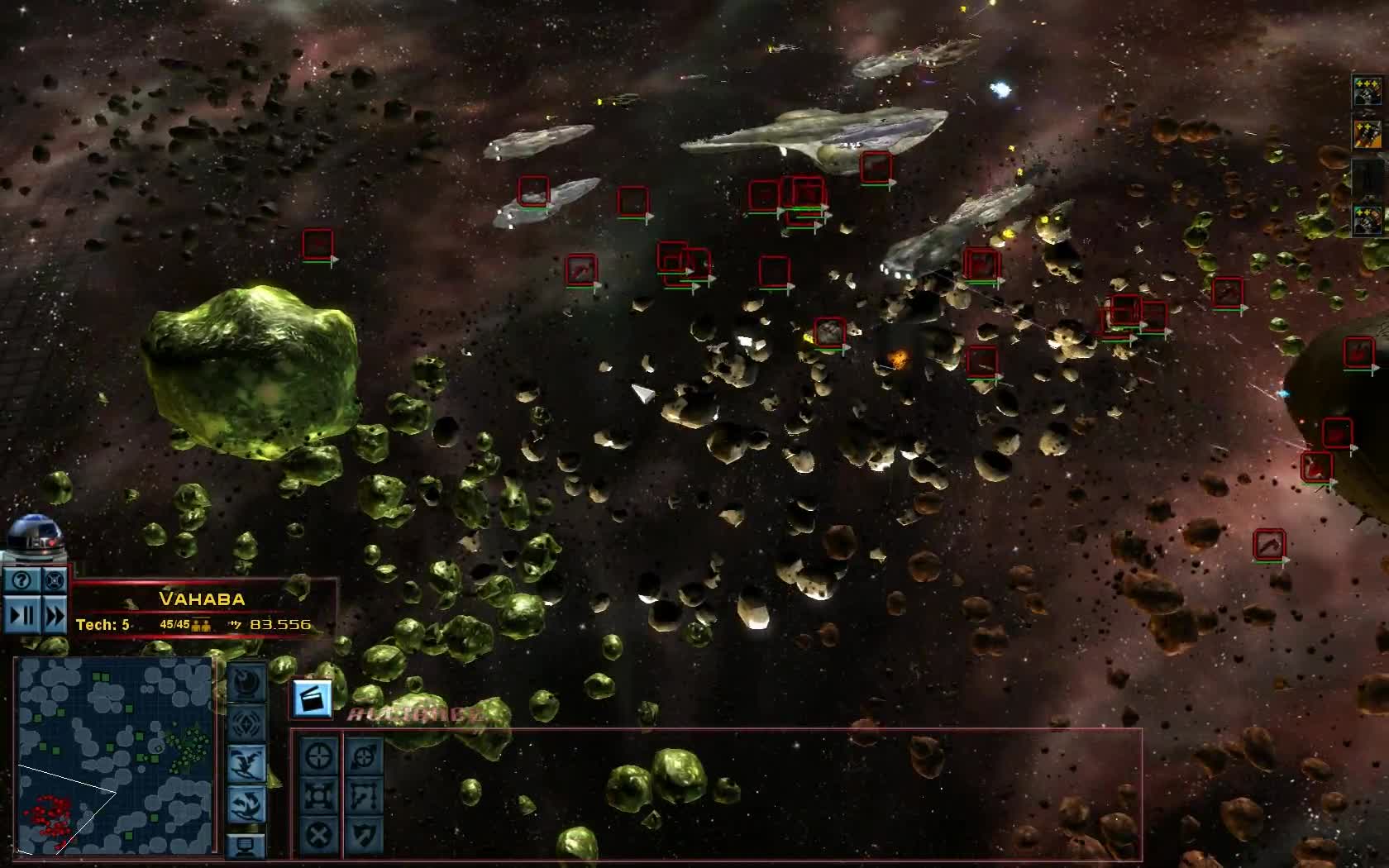
Task: Click the objectives icon beside the help button
Action: pos(54,580)
